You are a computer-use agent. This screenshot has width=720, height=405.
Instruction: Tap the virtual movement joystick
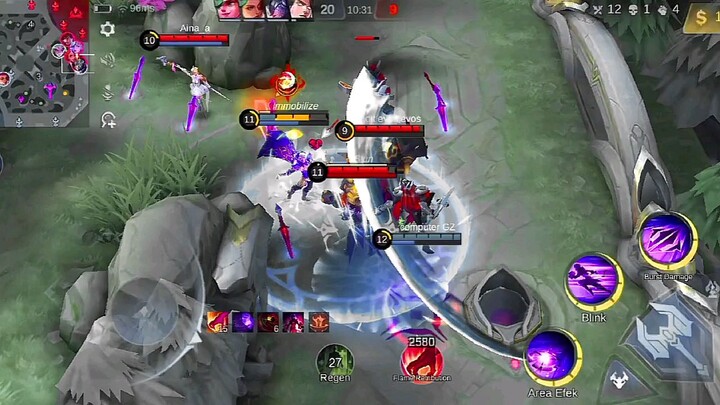coord(145,310)
